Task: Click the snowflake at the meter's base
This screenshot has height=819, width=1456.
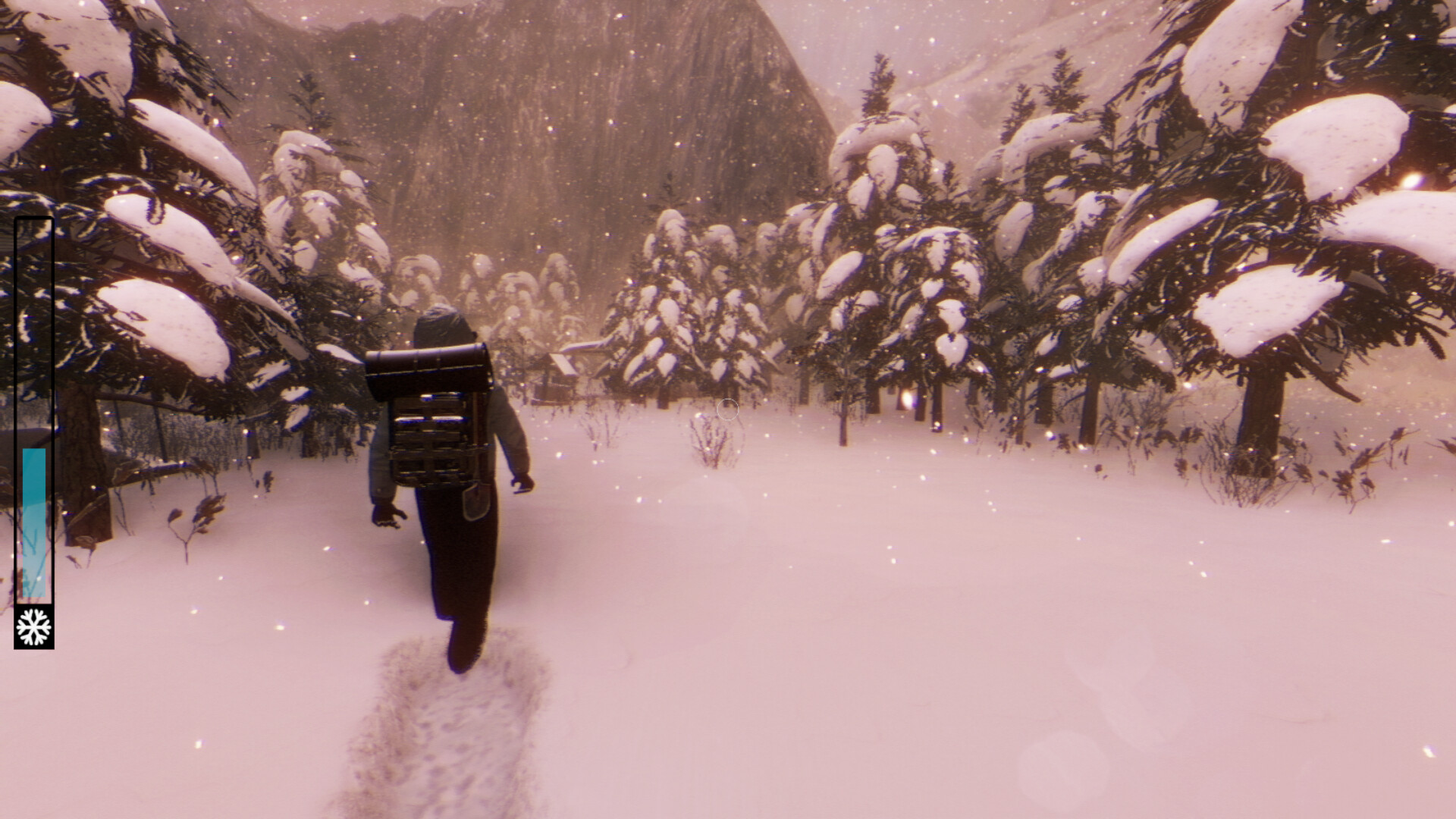Action: (33, 626)
